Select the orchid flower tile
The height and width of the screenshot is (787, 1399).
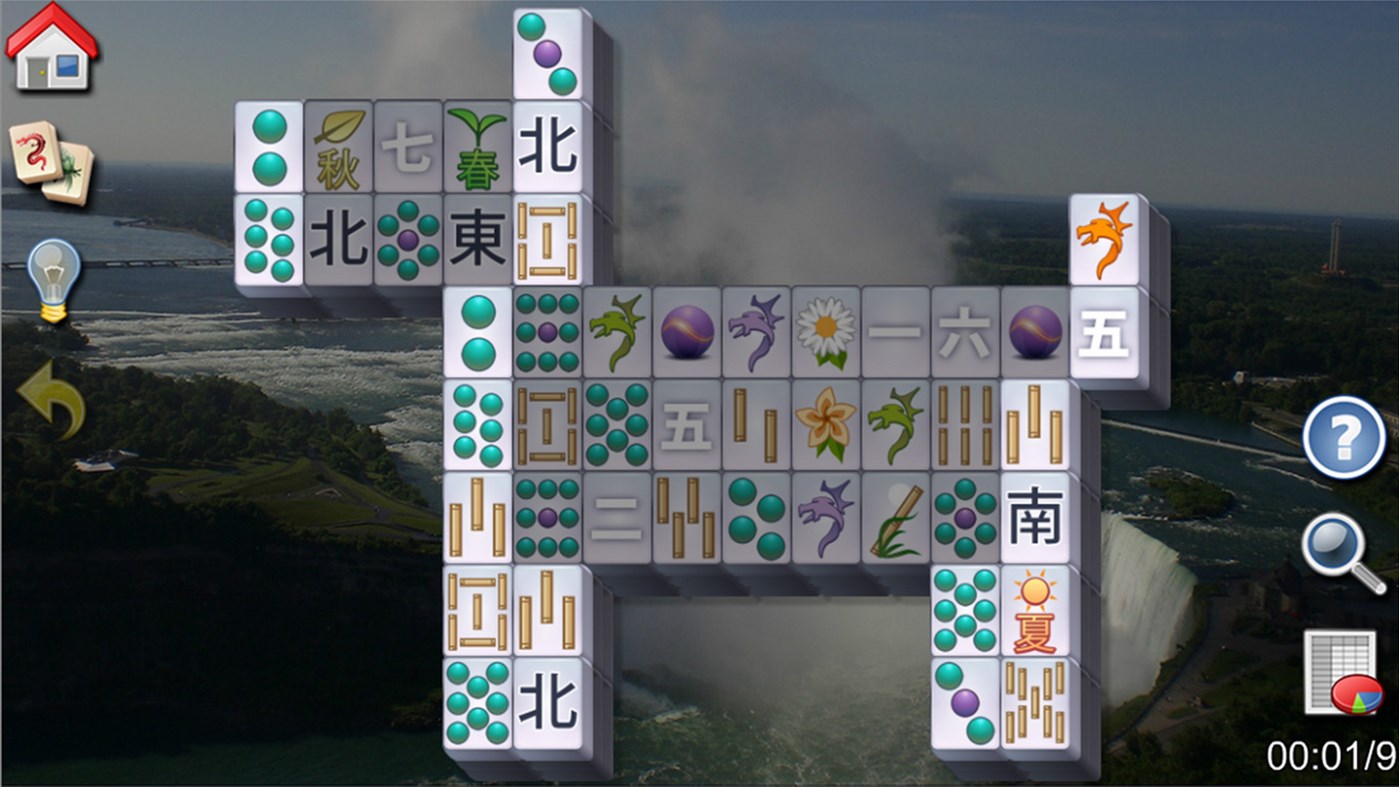click(825, 425)
